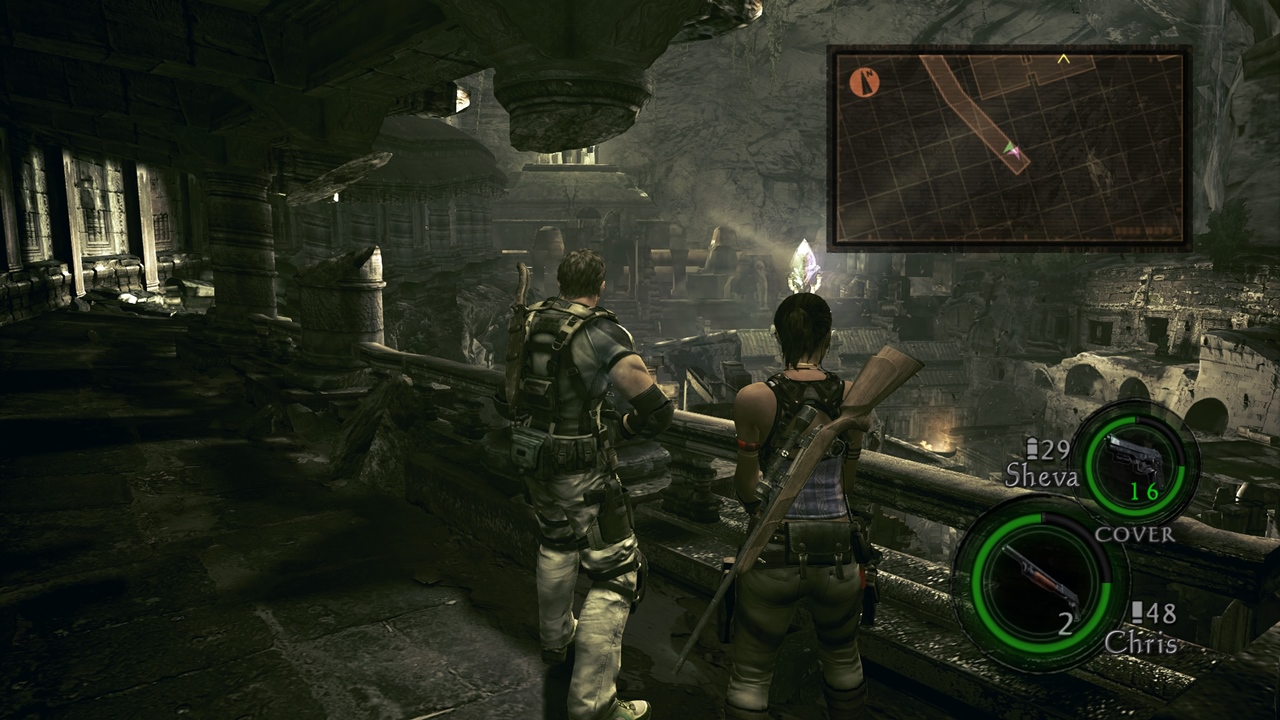The width and height of the screenshot is (1280, 720).
Task: Select Sheva's handgun weapon icon
Action: 1140,459
